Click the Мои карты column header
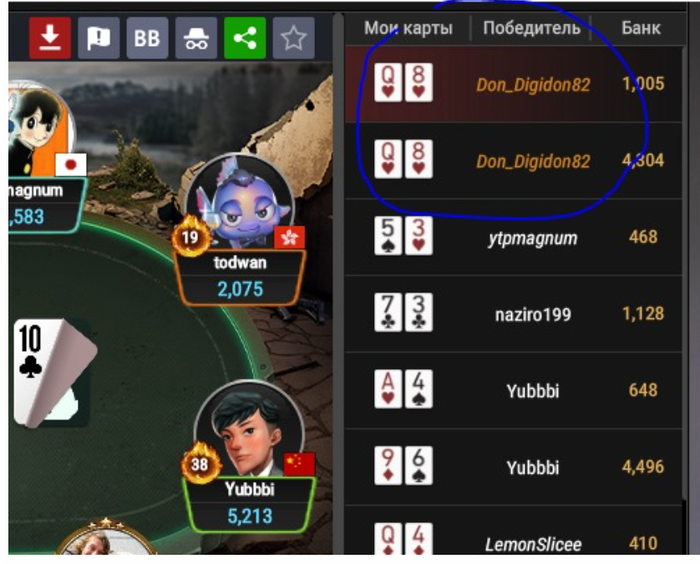Viewport: 700px width, 564px height. click(408, 28)
